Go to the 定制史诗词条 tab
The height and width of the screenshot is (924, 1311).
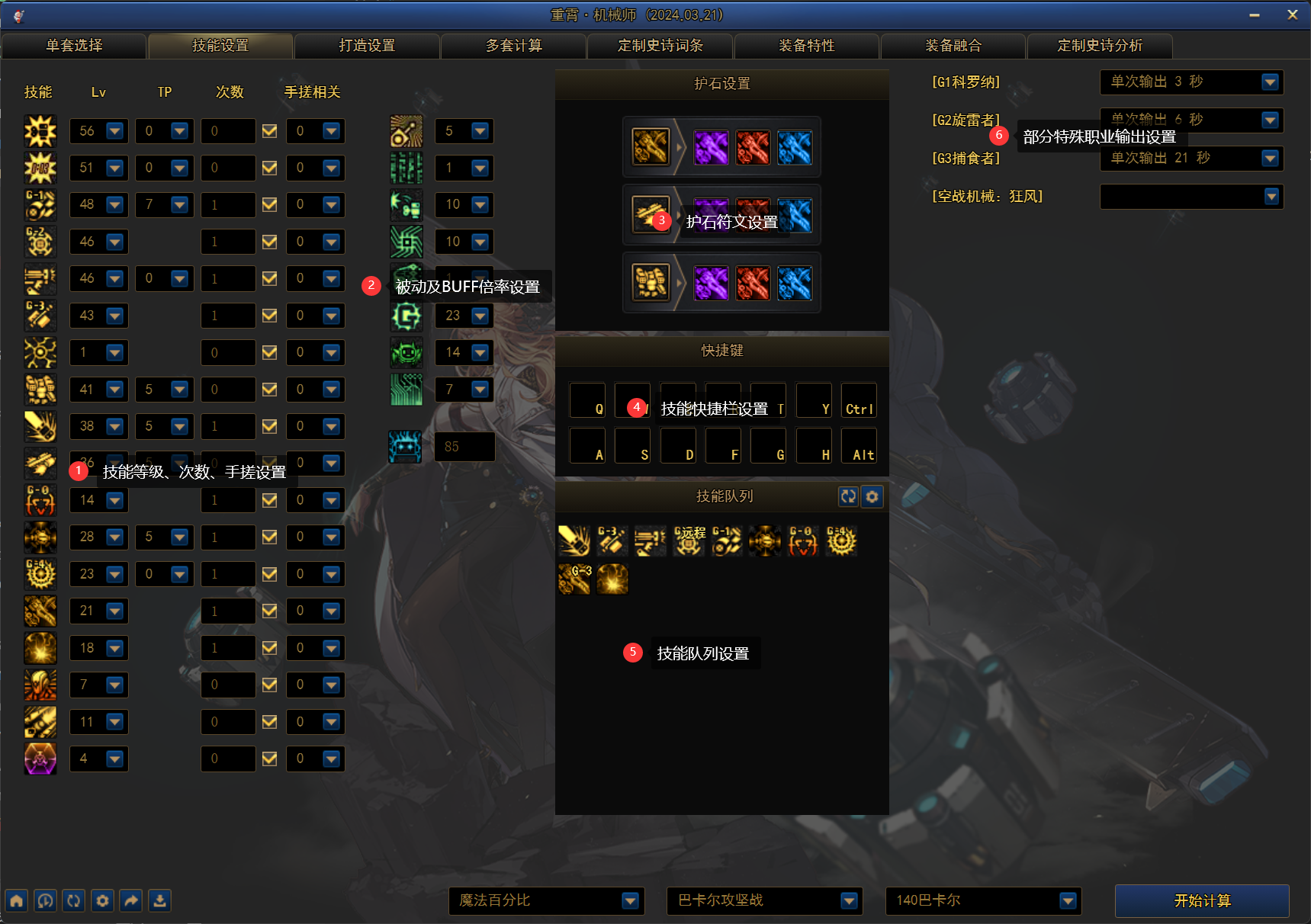(x=660, y=46)
